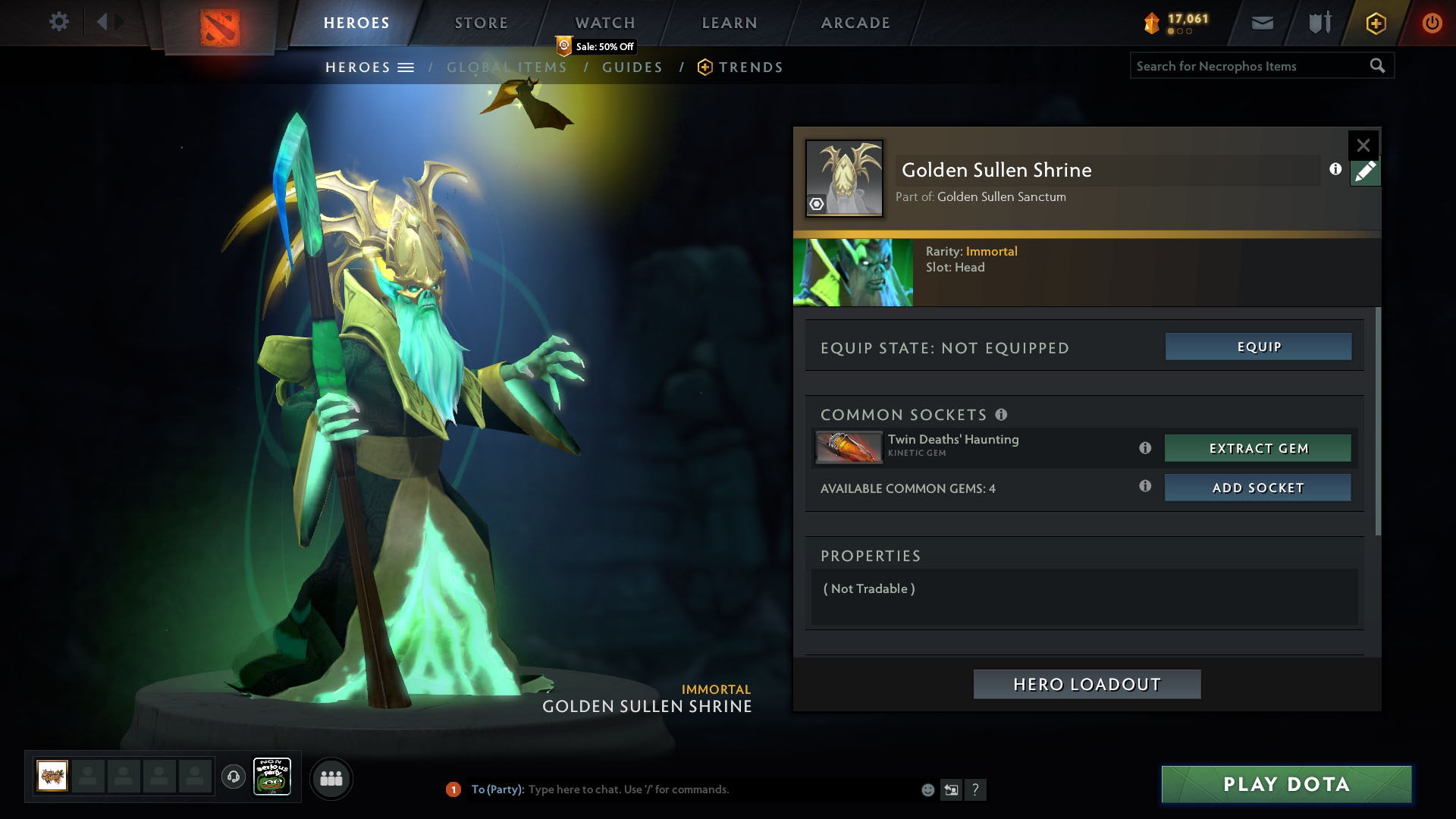The height and width of the screenshot is (819, 1456).
Task: Open the hero Guides page
Action: [x=632, y=67]
